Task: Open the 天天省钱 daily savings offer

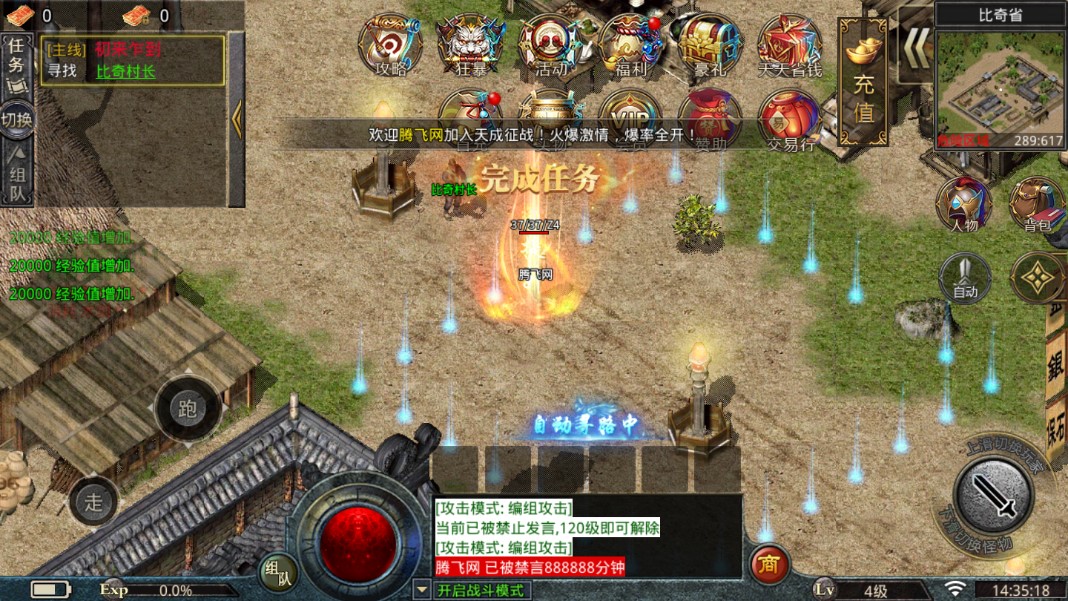Action: (x=789, y=43)
